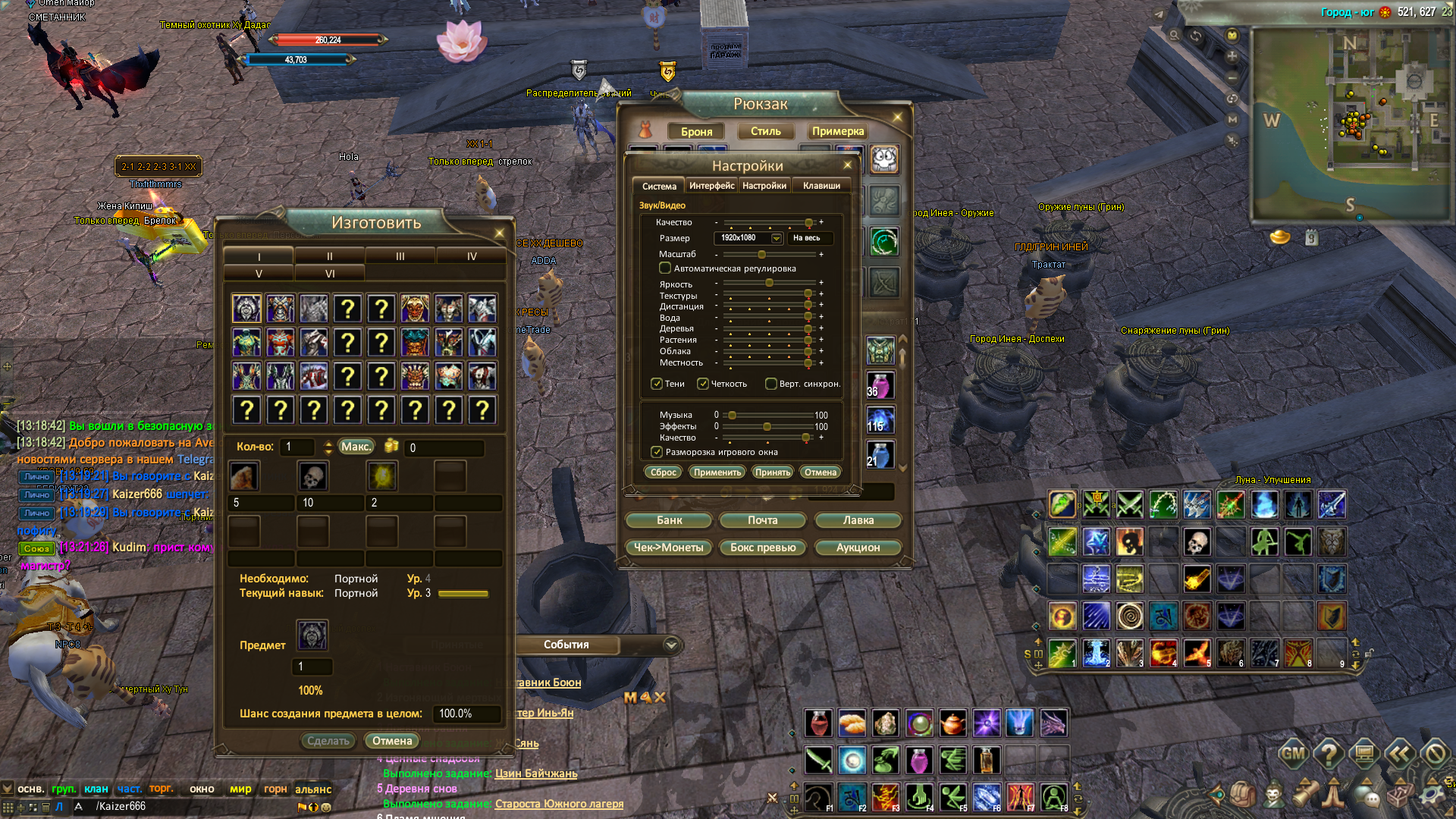Click the Макс. quantity button
Viewport: 1456px width, 819px height.
pyautogui.click(x=356, y=447)
